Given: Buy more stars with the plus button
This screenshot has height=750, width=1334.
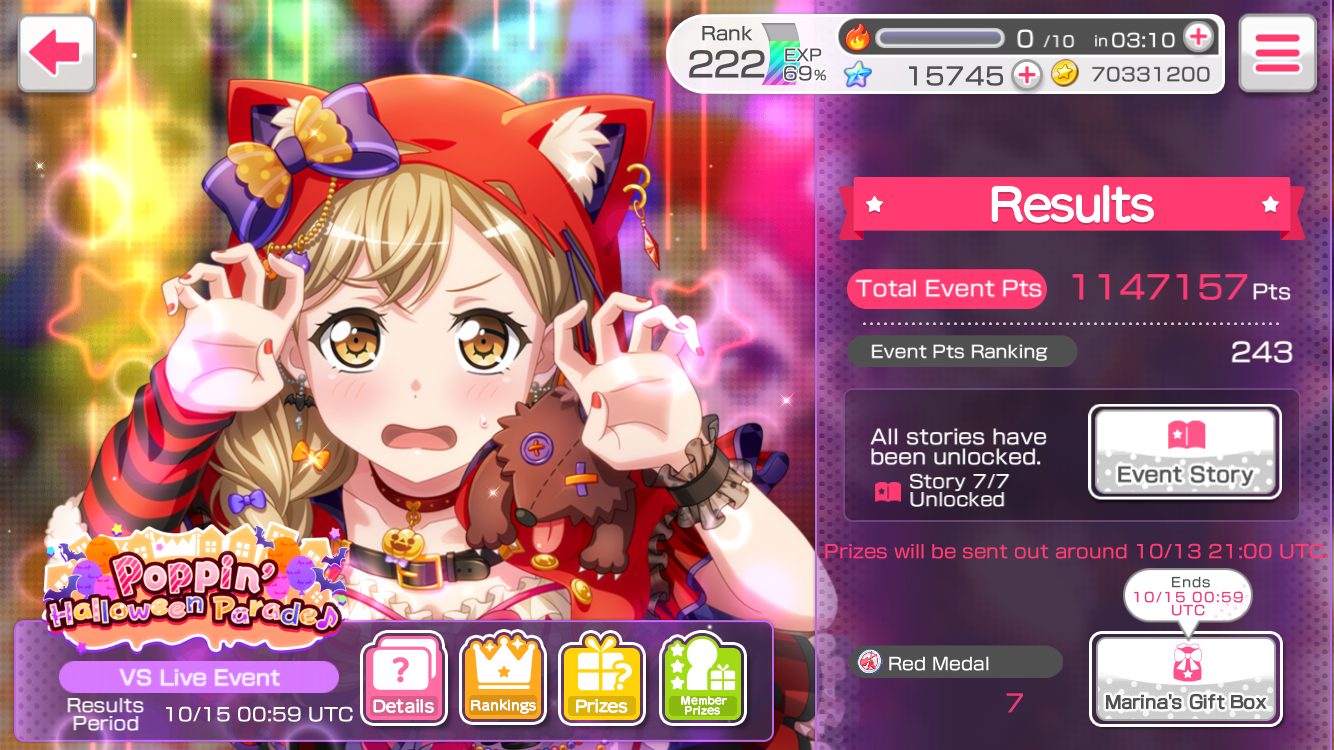Looking at the screenshot, I should (1026, 75).
